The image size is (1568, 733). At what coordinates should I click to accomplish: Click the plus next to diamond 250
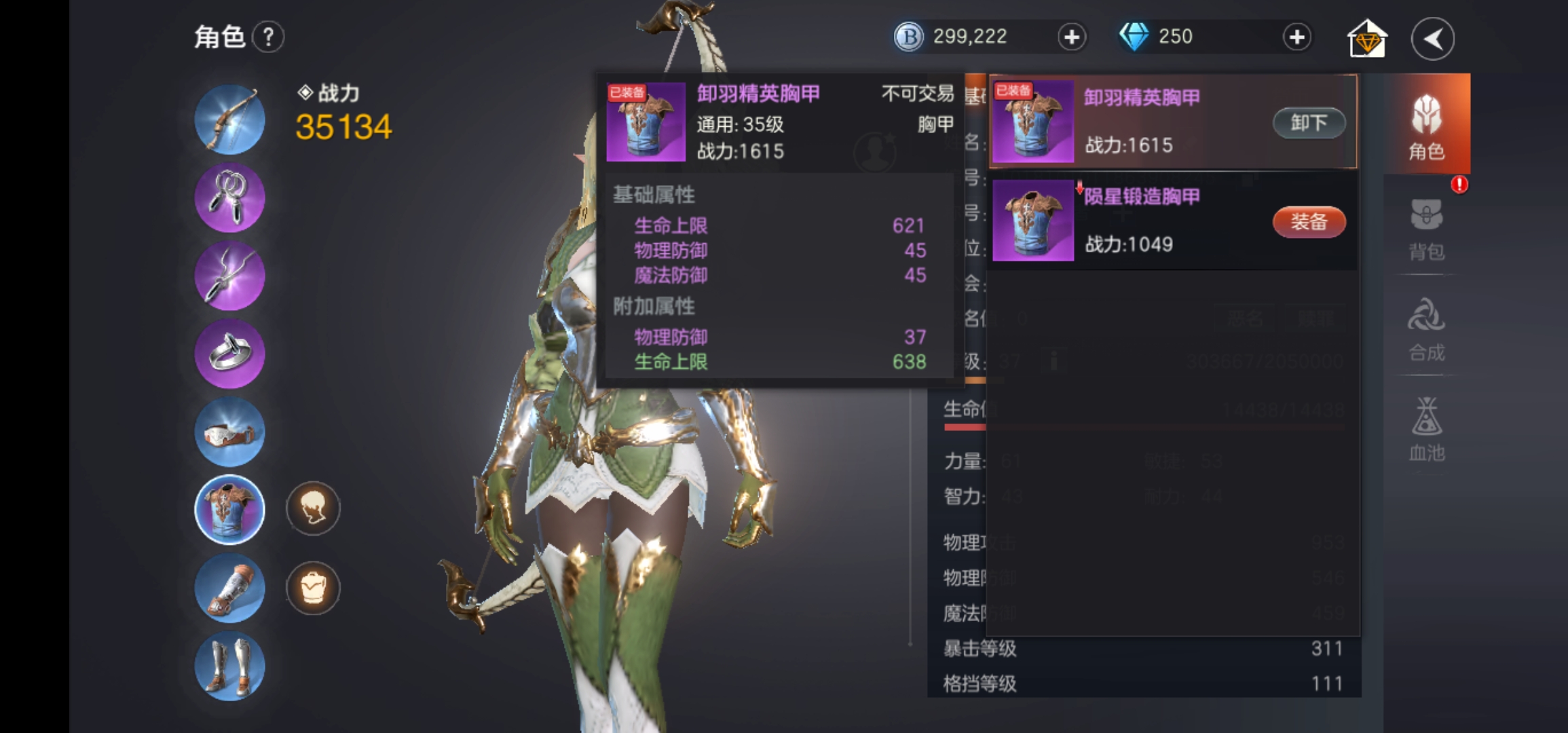(1296, 37)
